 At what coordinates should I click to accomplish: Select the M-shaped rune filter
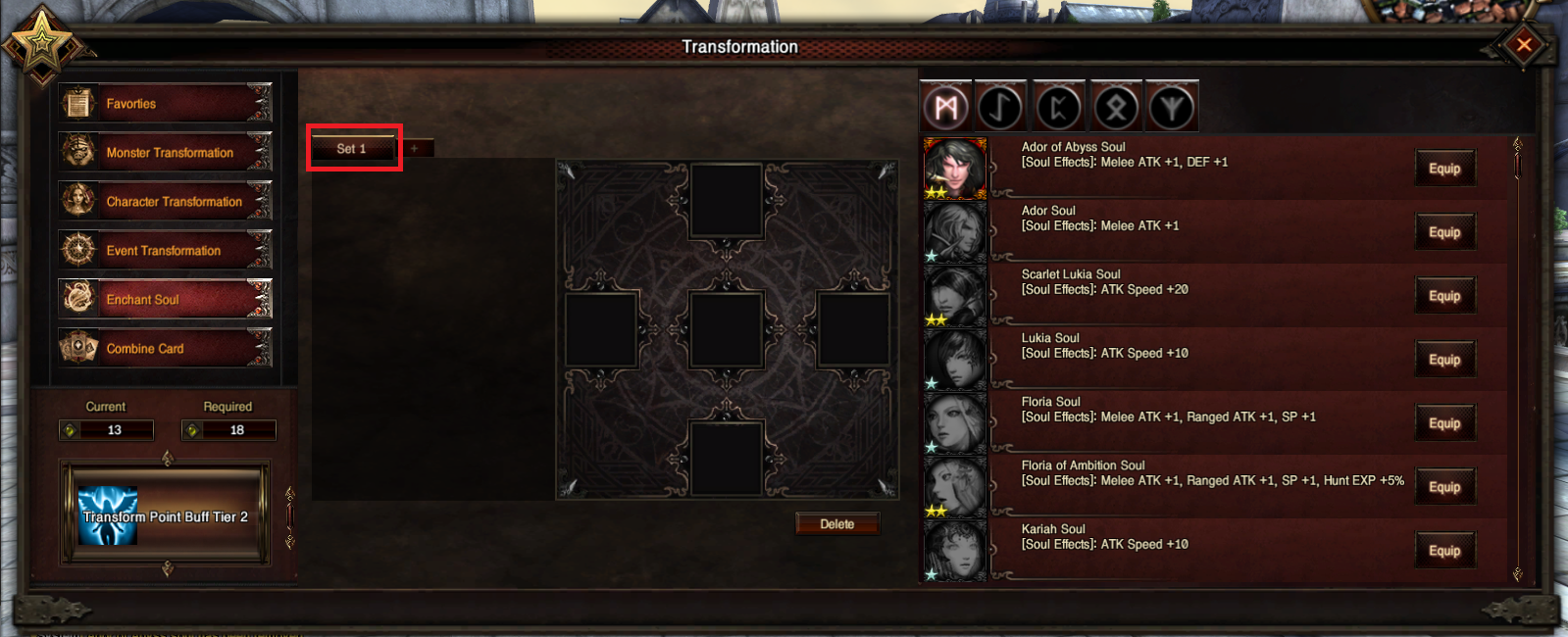coord(945,107)
